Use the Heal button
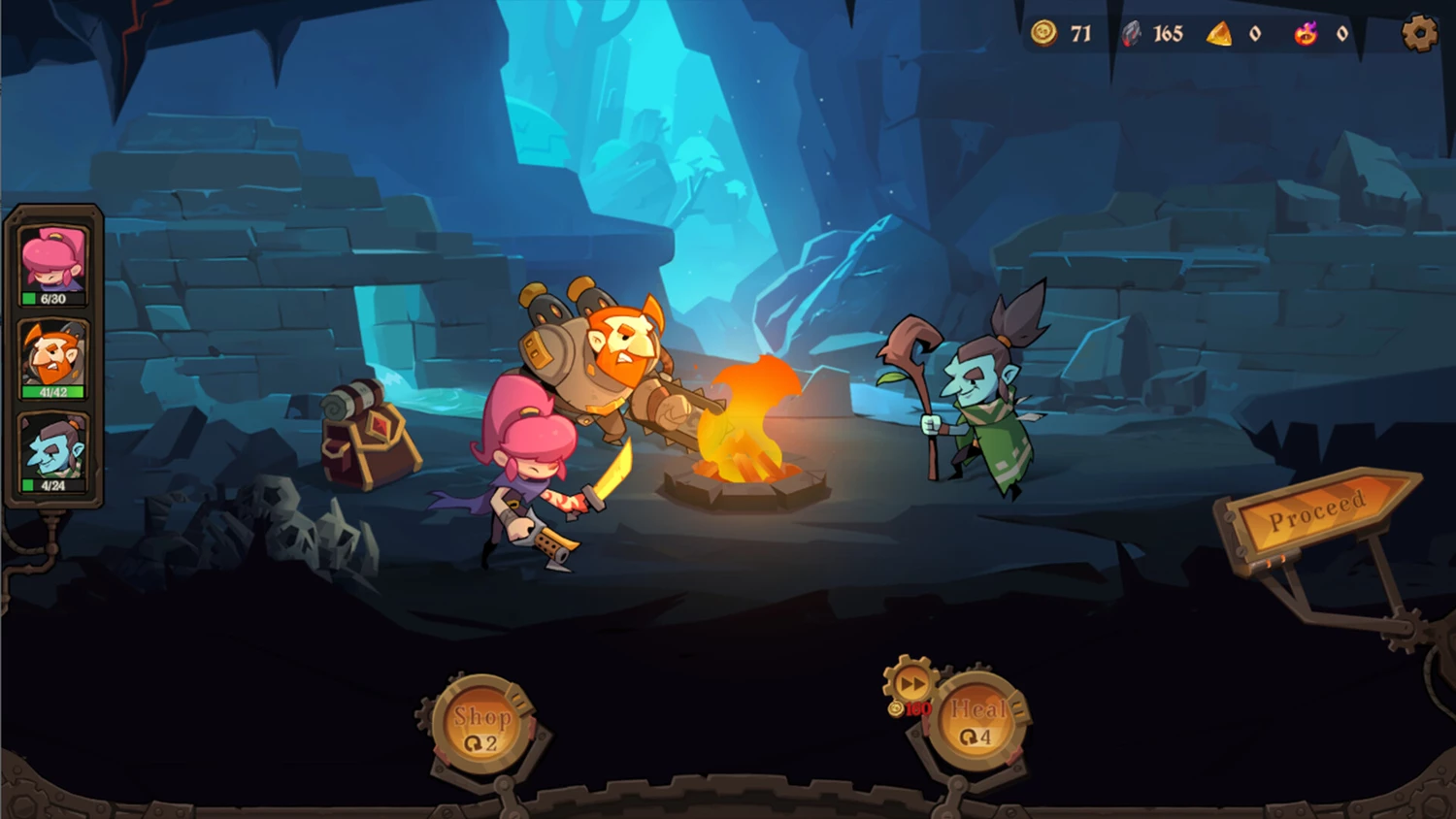The image size is (1456, 819). 976,722
